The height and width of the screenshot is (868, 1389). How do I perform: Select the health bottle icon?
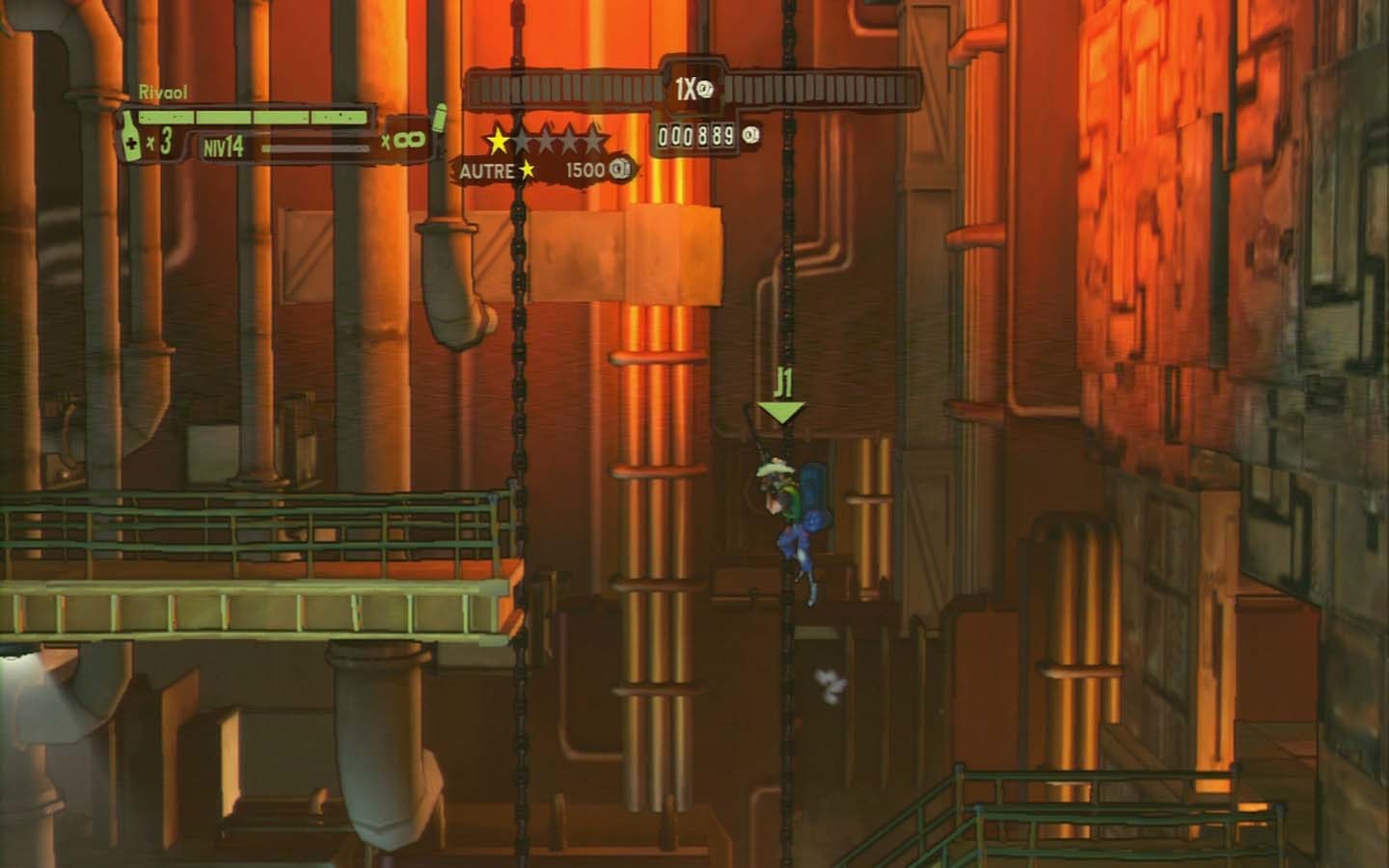point(128,136)
